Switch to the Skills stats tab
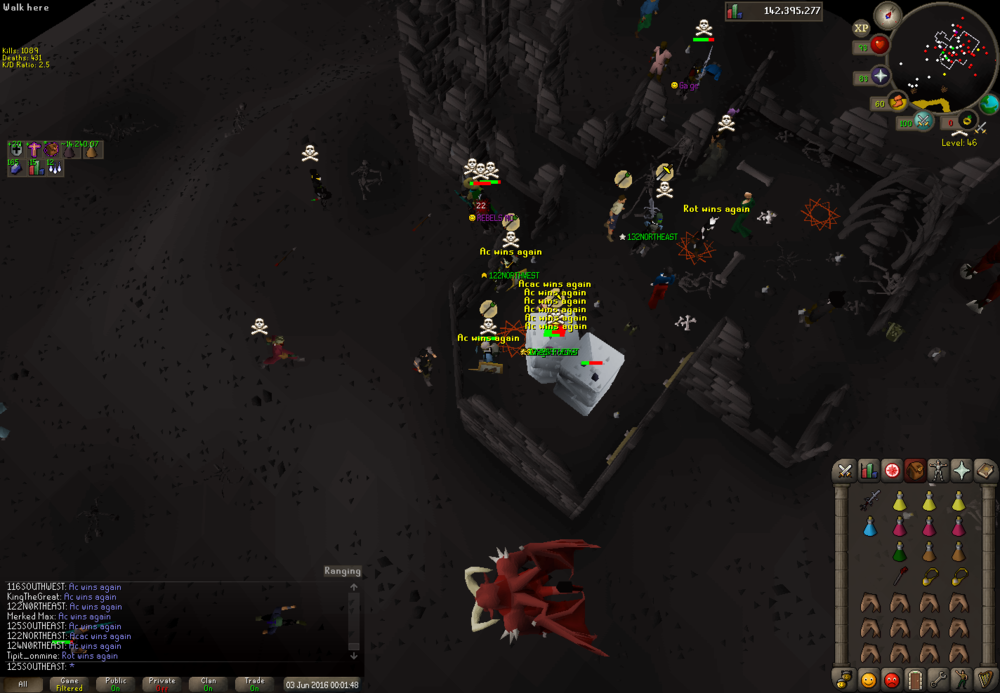This screenshot has width=1000, height=693. pos(868,470)
